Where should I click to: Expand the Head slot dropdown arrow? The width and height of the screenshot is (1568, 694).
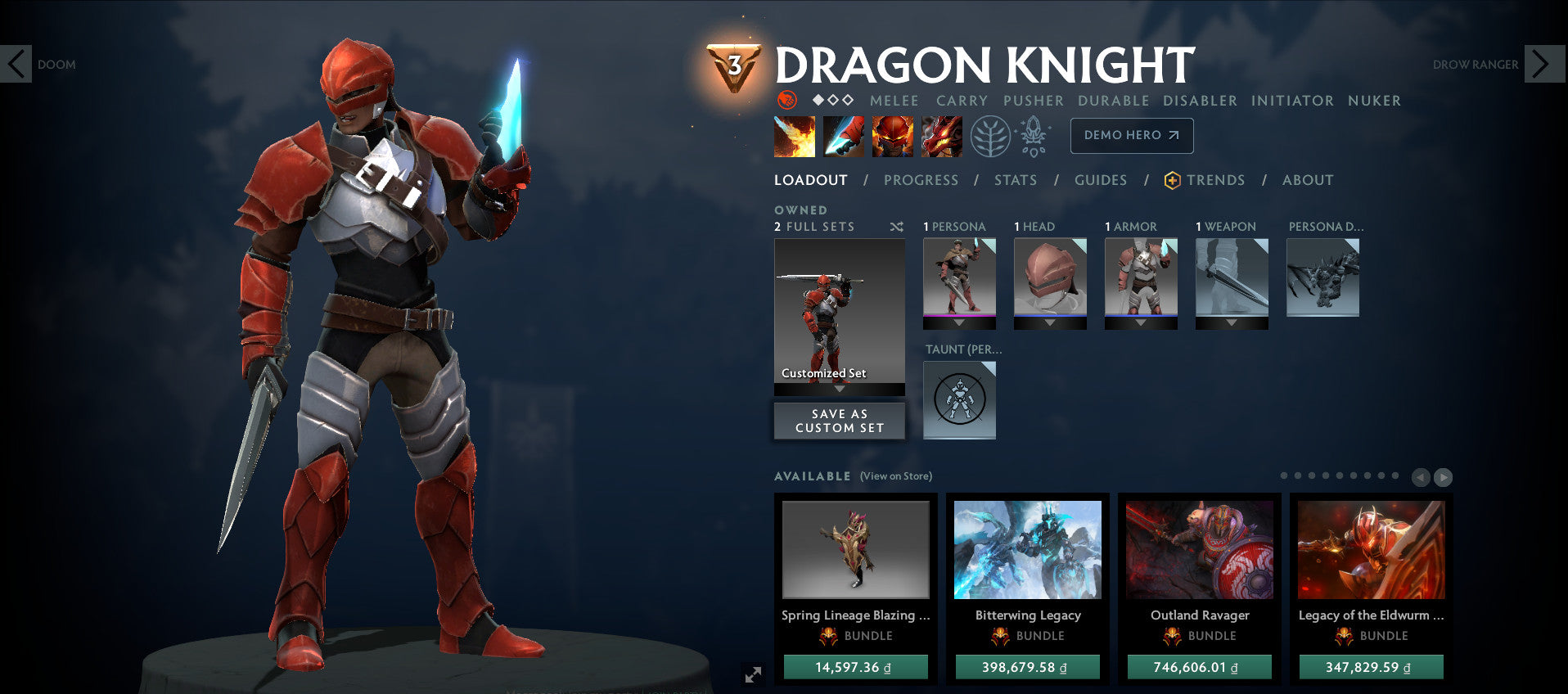1050,324
